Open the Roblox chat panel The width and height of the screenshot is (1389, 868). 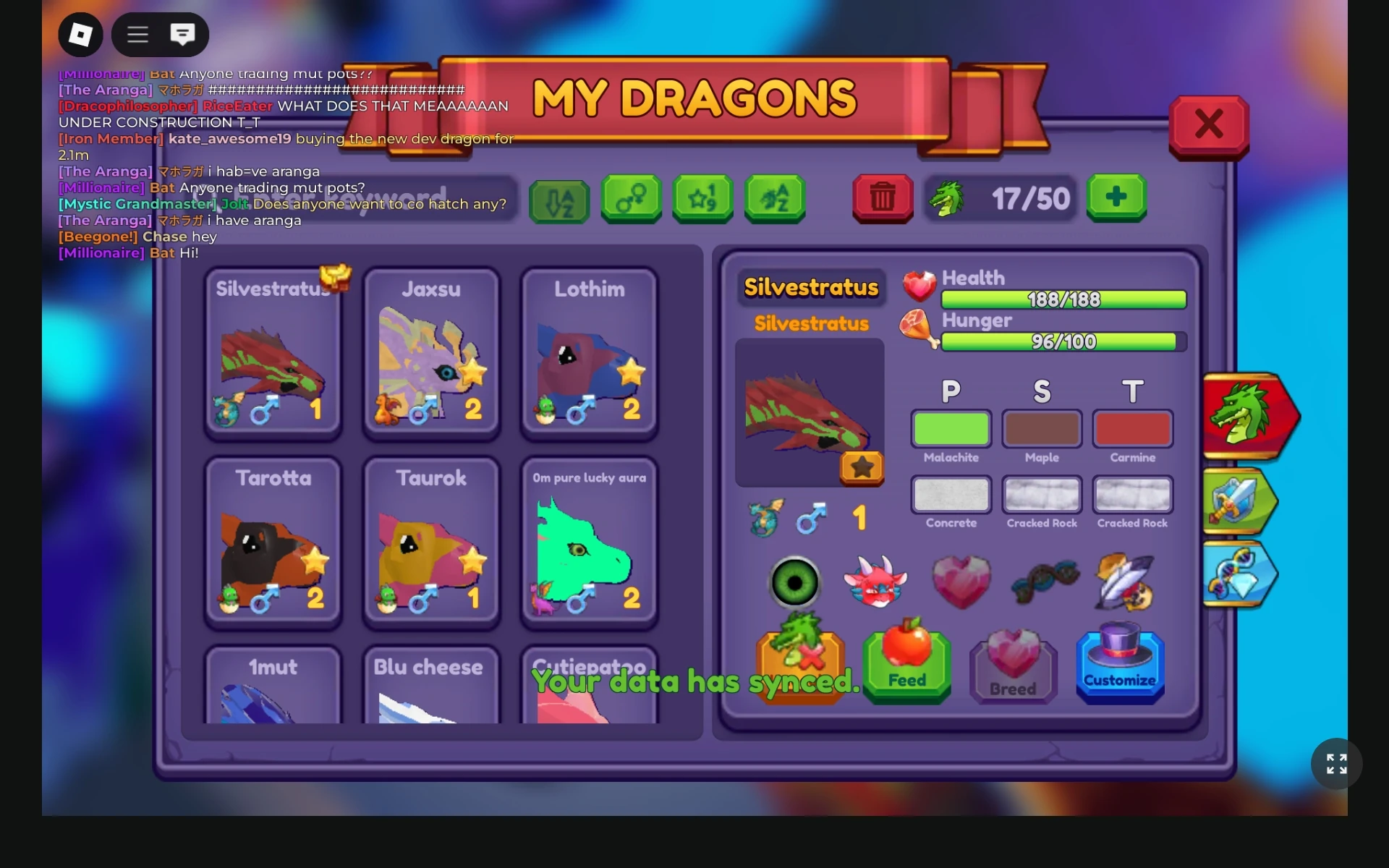click(x=183, y=34)
